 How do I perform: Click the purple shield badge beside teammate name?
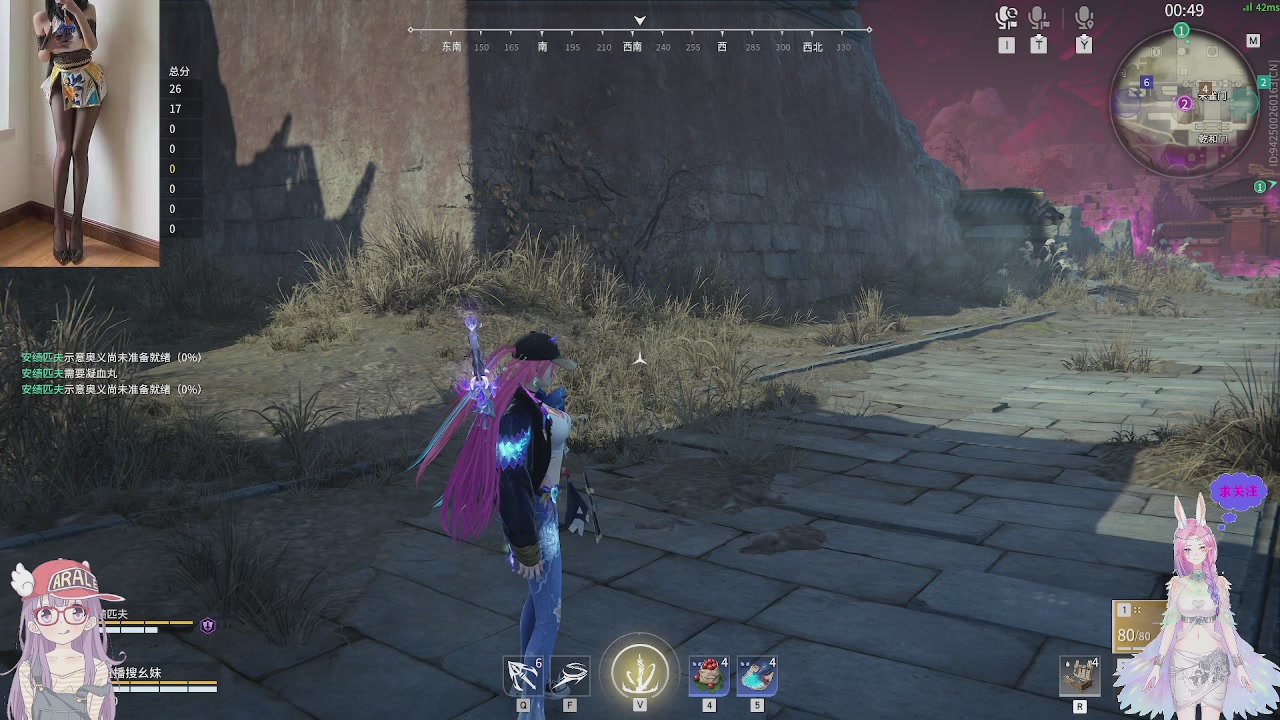coord(208,626)
